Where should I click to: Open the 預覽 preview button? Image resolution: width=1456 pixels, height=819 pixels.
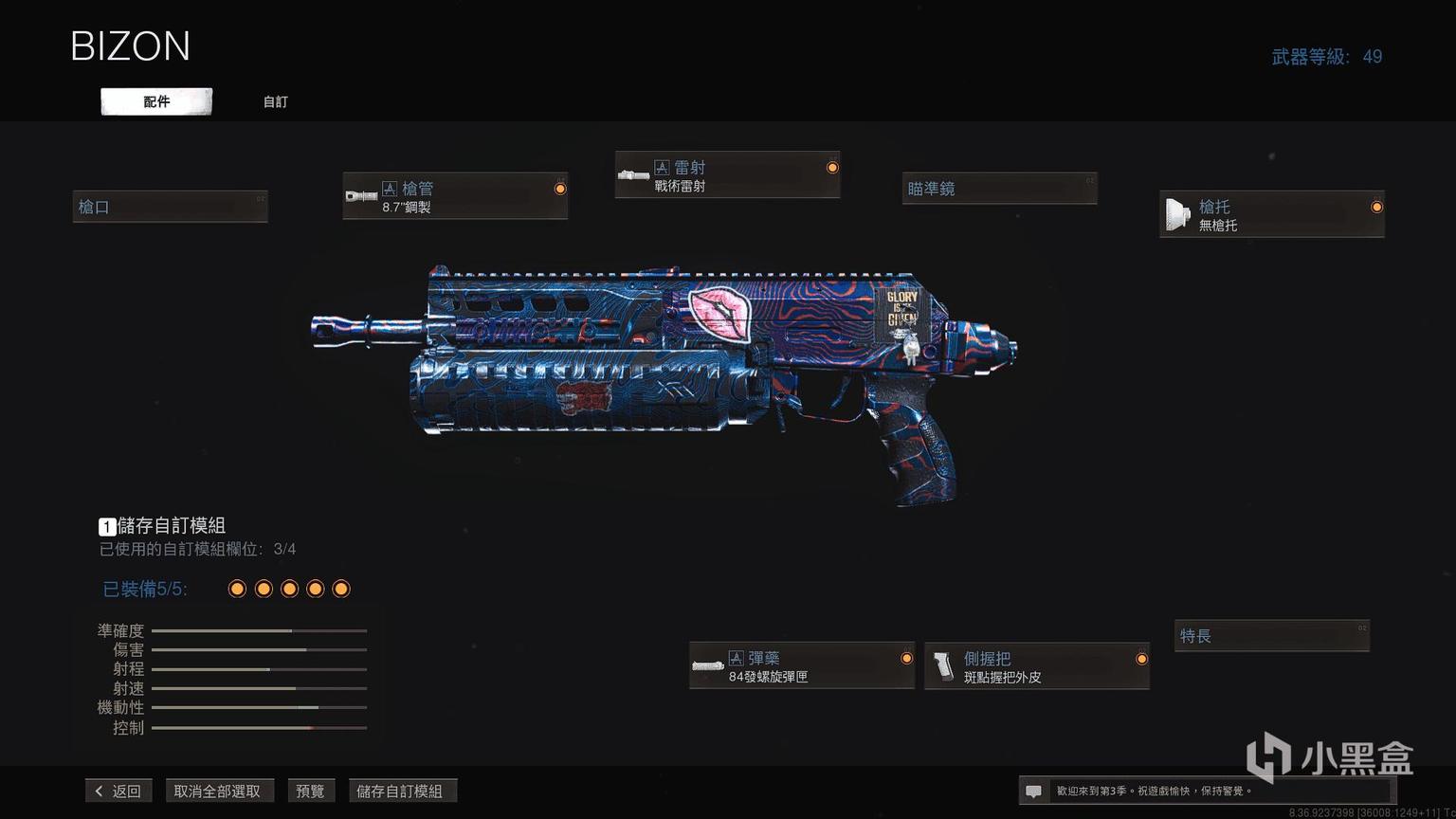point(310,791)
